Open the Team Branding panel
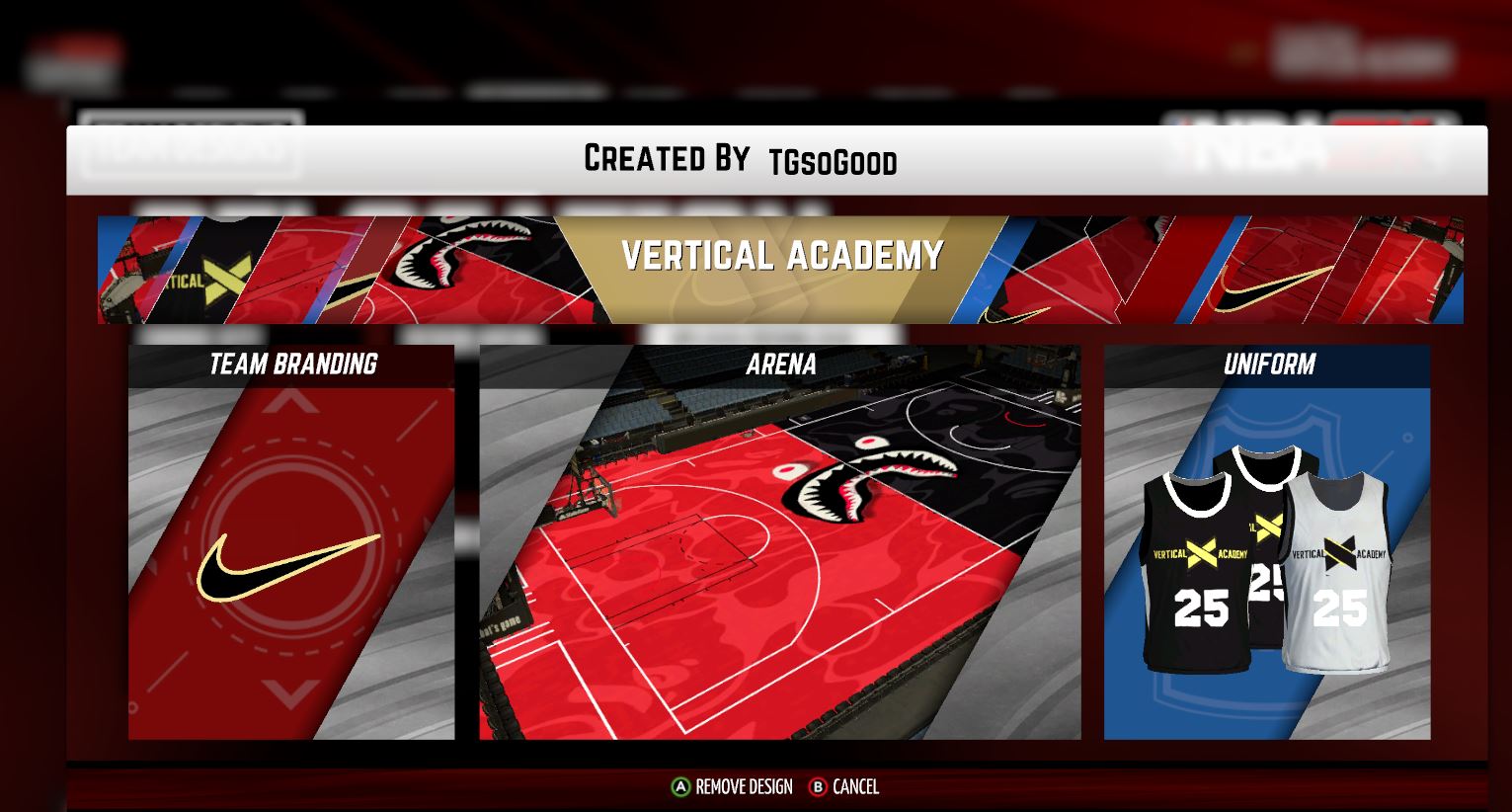The width and height of the screenshot is (1512, 812). tap(290, 365)
